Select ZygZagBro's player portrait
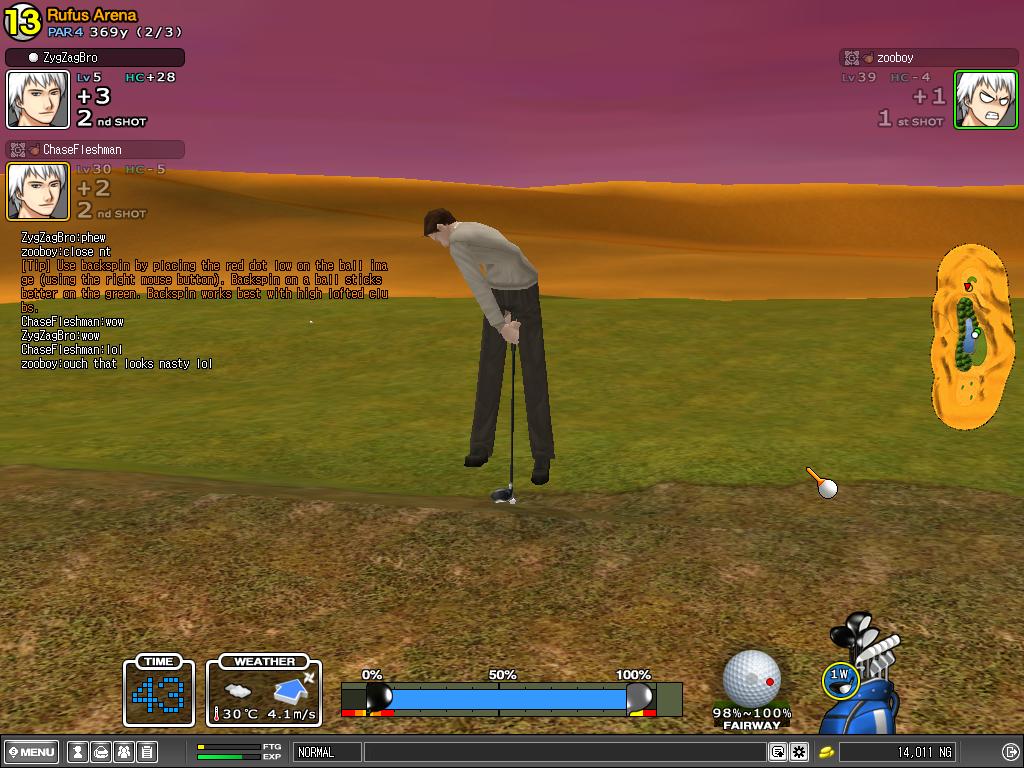The image size is (1024, 768). (38, 99)
